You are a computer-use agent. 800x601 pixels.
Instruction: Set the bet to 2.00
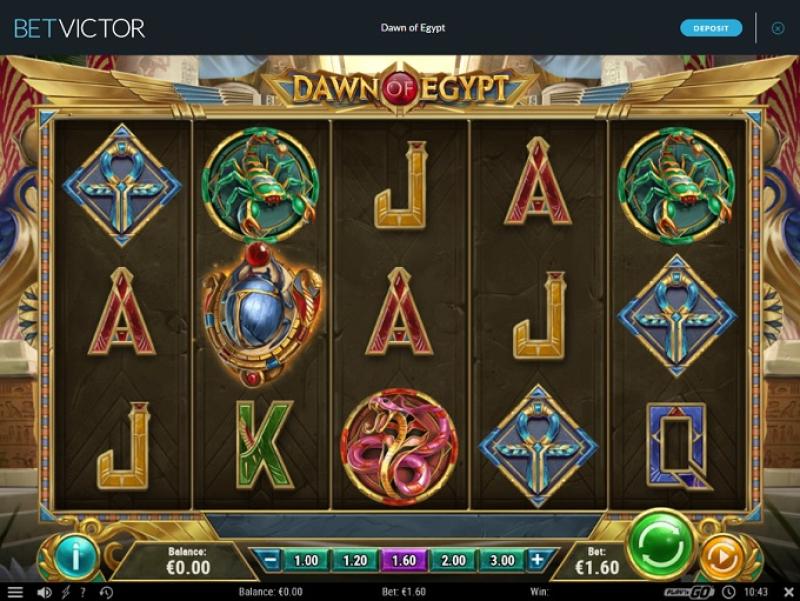453,561
